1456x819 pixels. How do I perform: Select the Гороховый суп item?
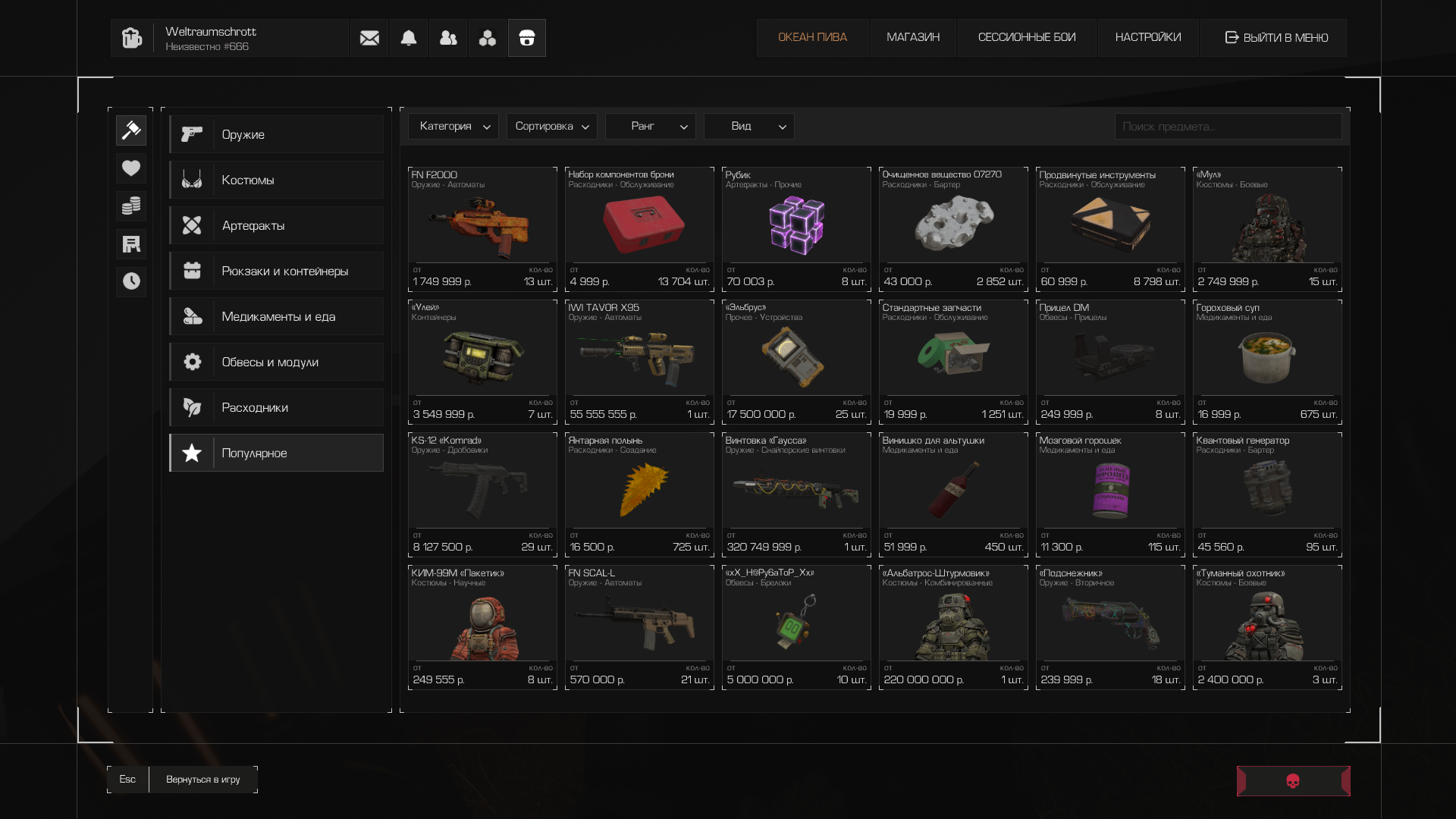[1267, 362]
